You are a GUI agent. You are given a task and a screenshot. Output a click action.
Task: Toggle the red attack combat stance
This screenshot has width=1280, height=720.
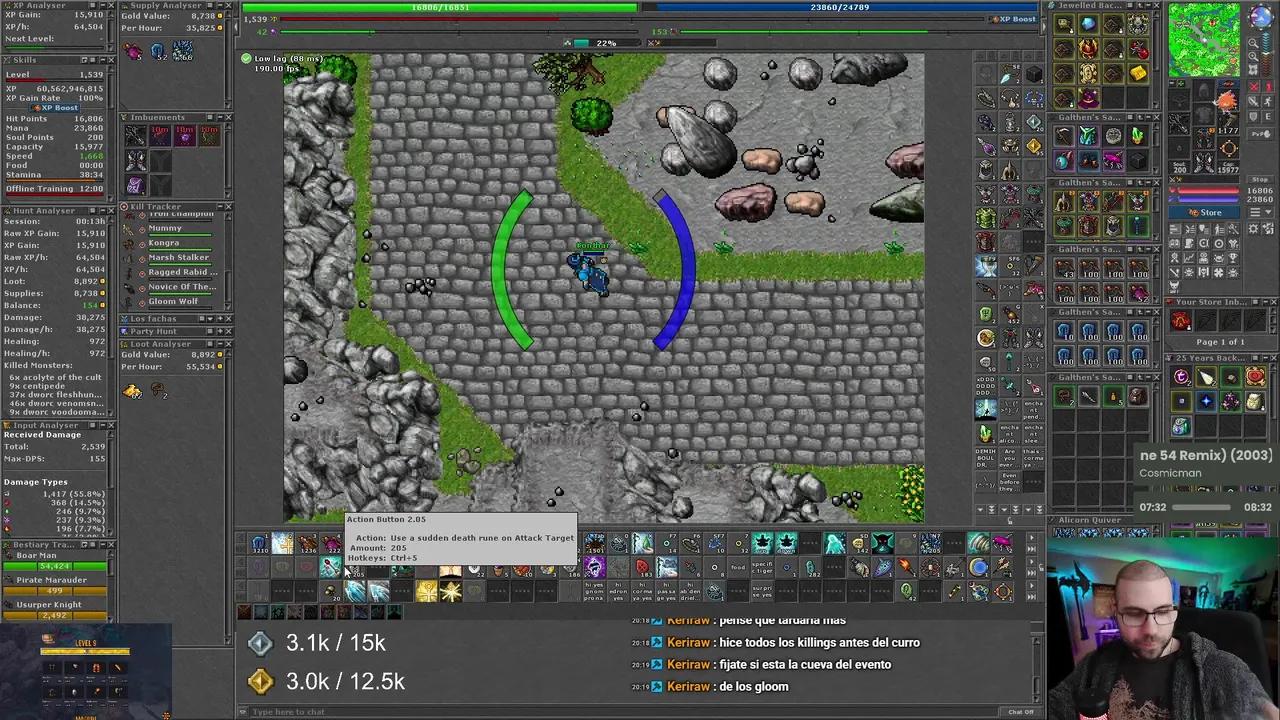(x=1253, y=87)
